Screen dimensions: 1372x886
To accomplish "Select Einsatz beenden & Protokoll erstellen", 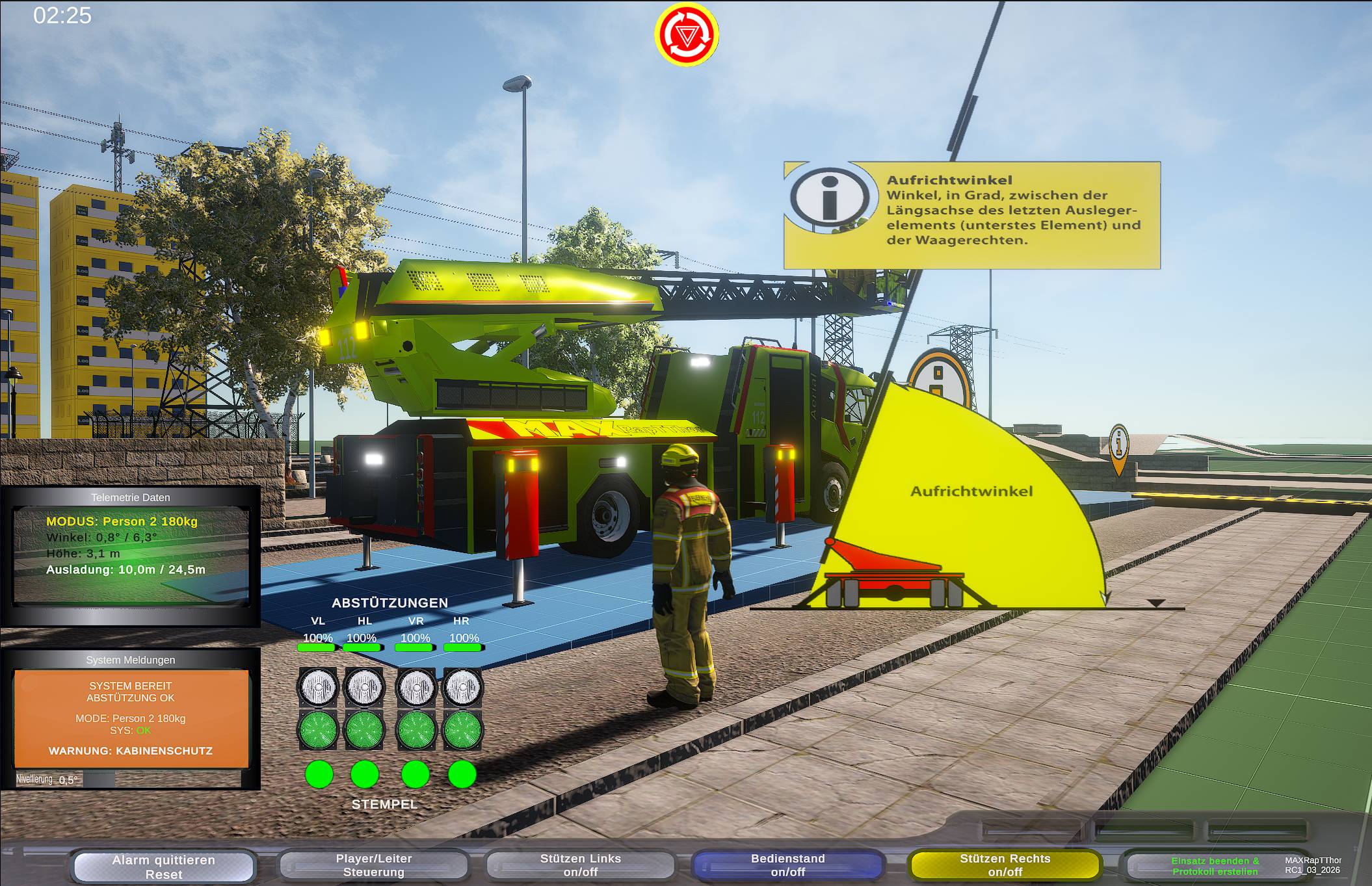I will coord(1214,865).
